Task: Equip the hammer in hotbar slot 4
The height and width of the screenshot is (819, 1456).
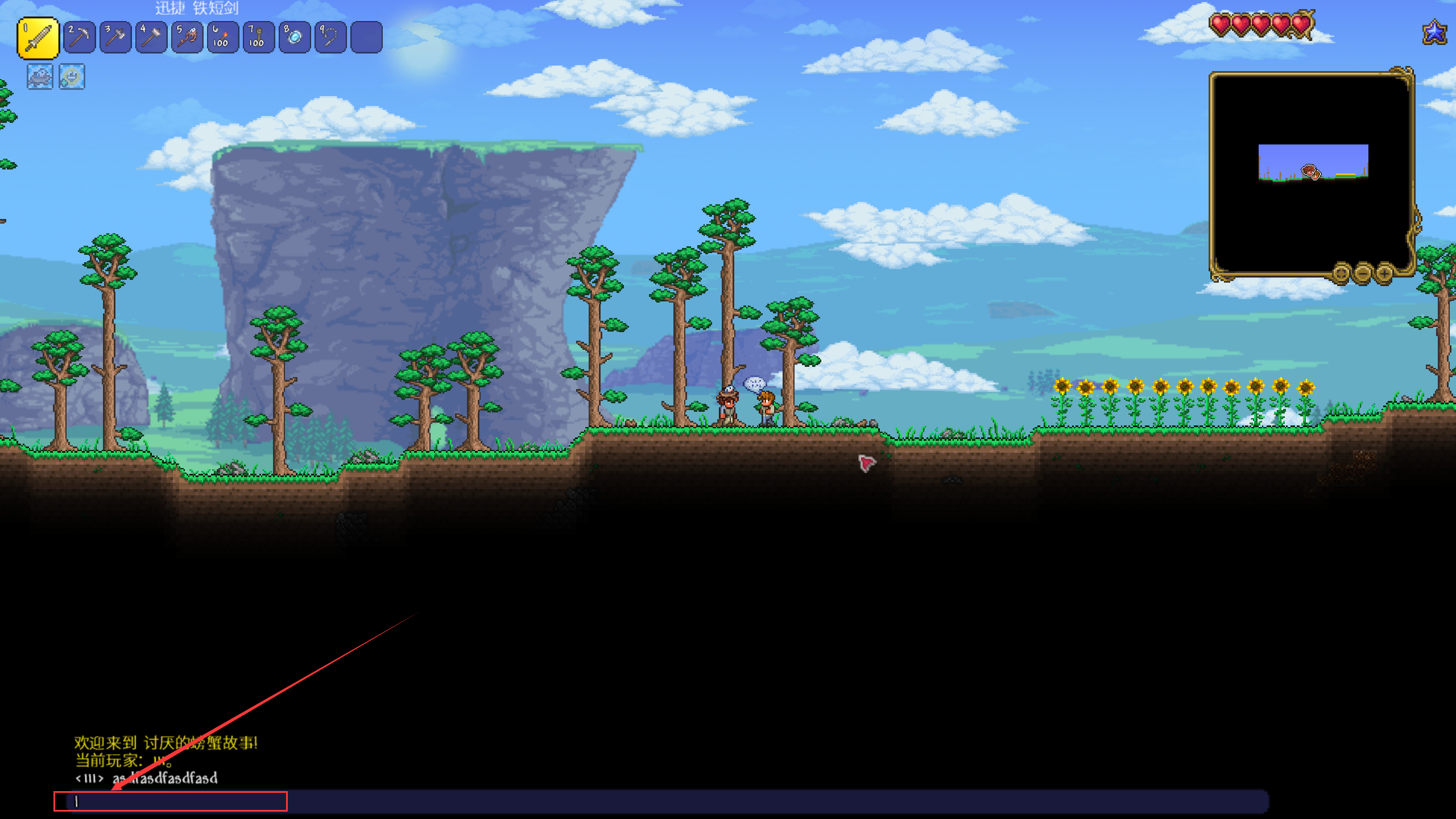Action: [x=151, y=38]
